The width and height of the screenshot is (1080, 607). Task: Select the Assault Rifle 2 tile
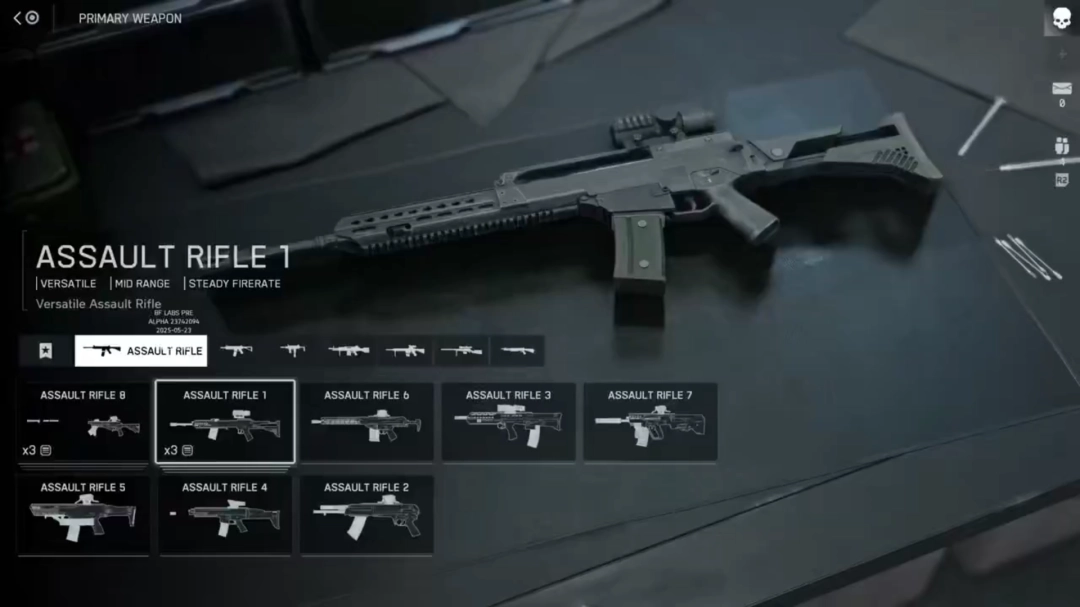coord(366,515)
